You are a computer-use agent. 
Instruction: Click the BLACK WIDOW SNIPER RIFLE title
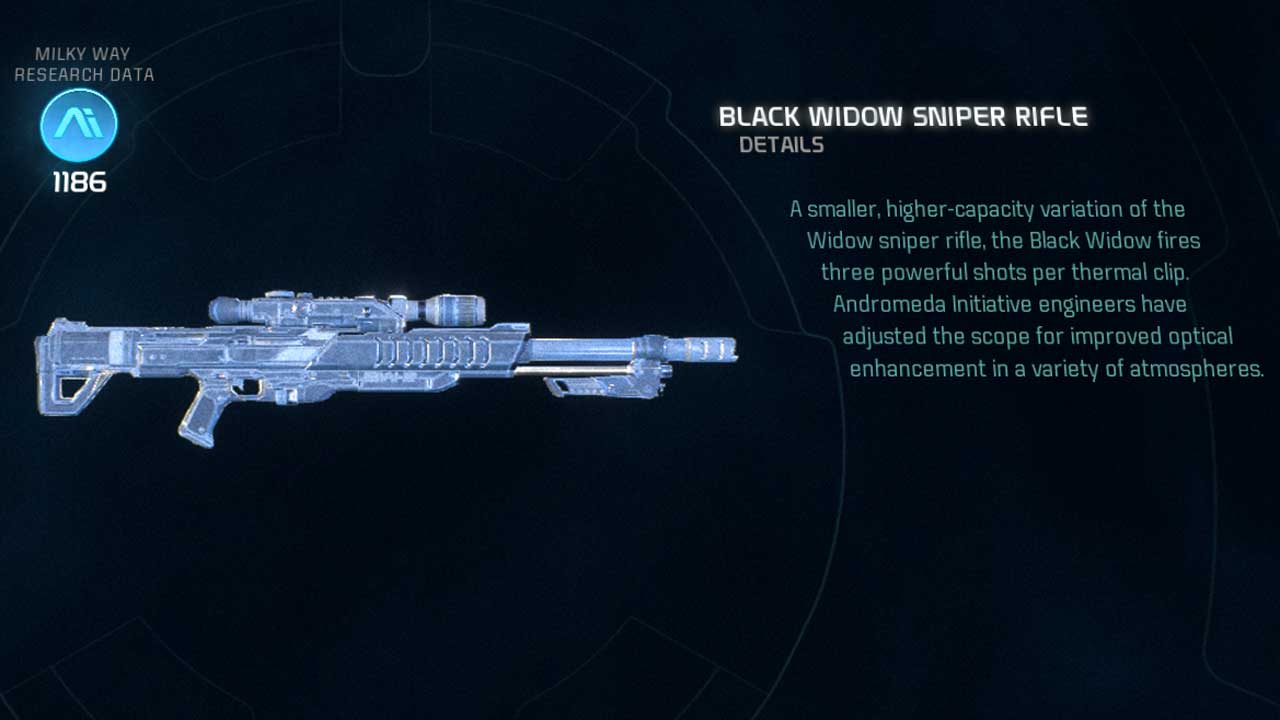click(903, 116)
